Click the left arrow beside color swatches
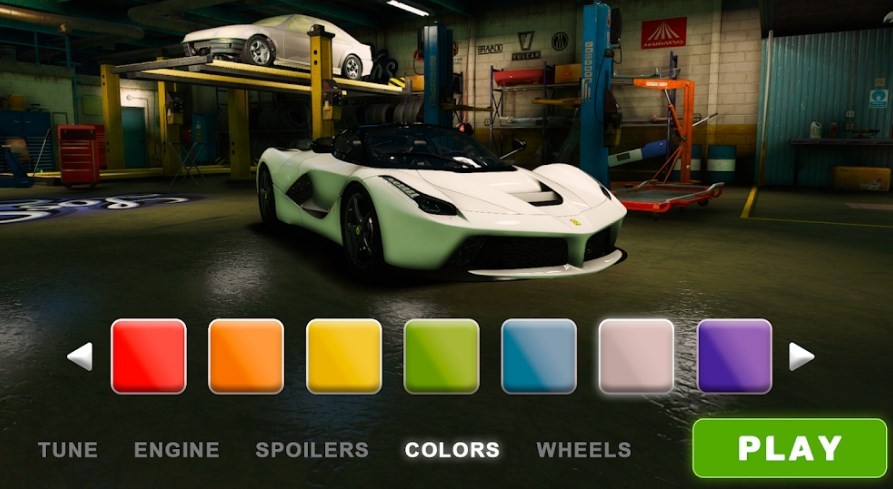 (x=80, y=356)
